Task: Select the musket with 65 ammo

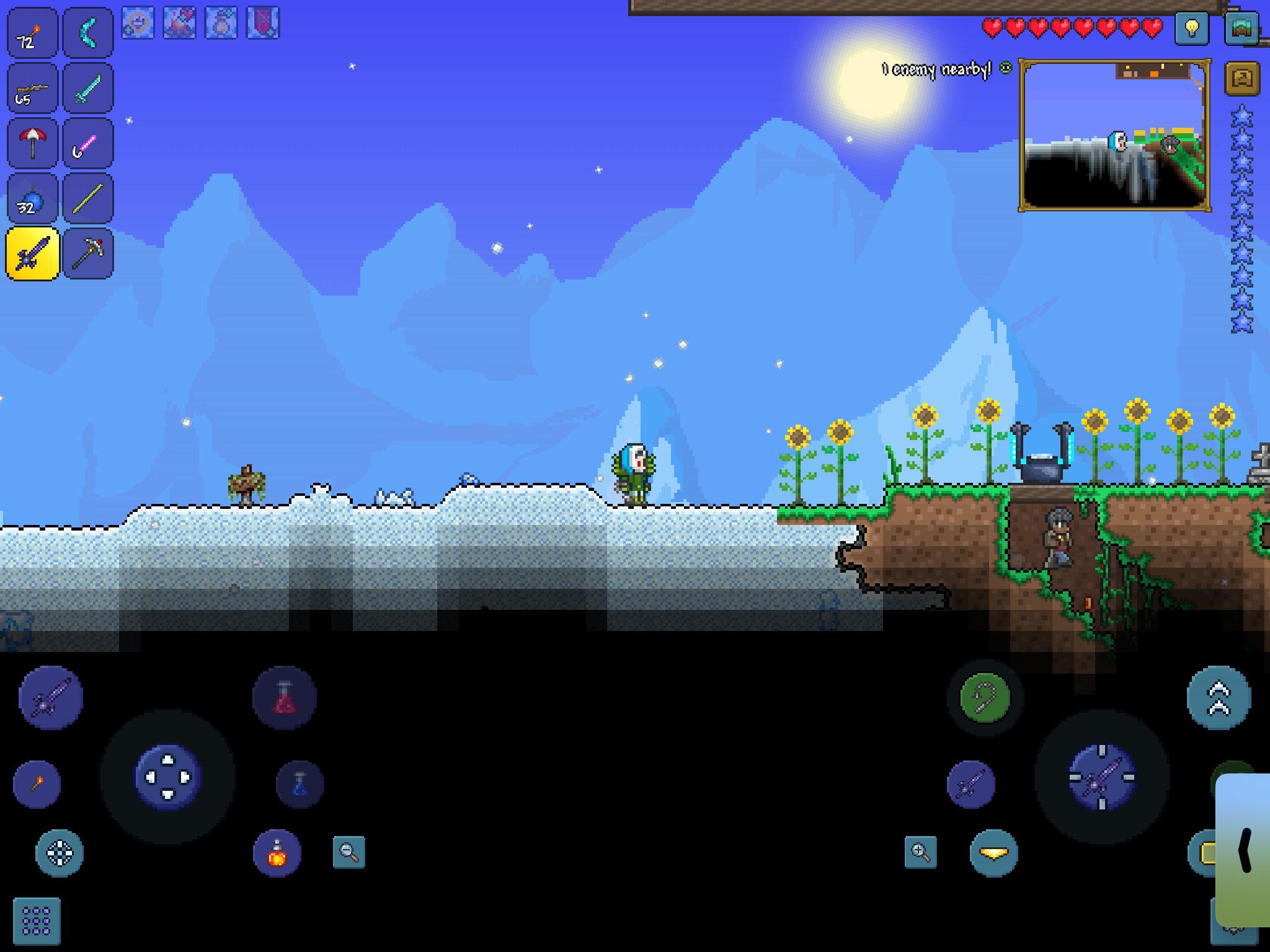Action: (x=33, y=88)
